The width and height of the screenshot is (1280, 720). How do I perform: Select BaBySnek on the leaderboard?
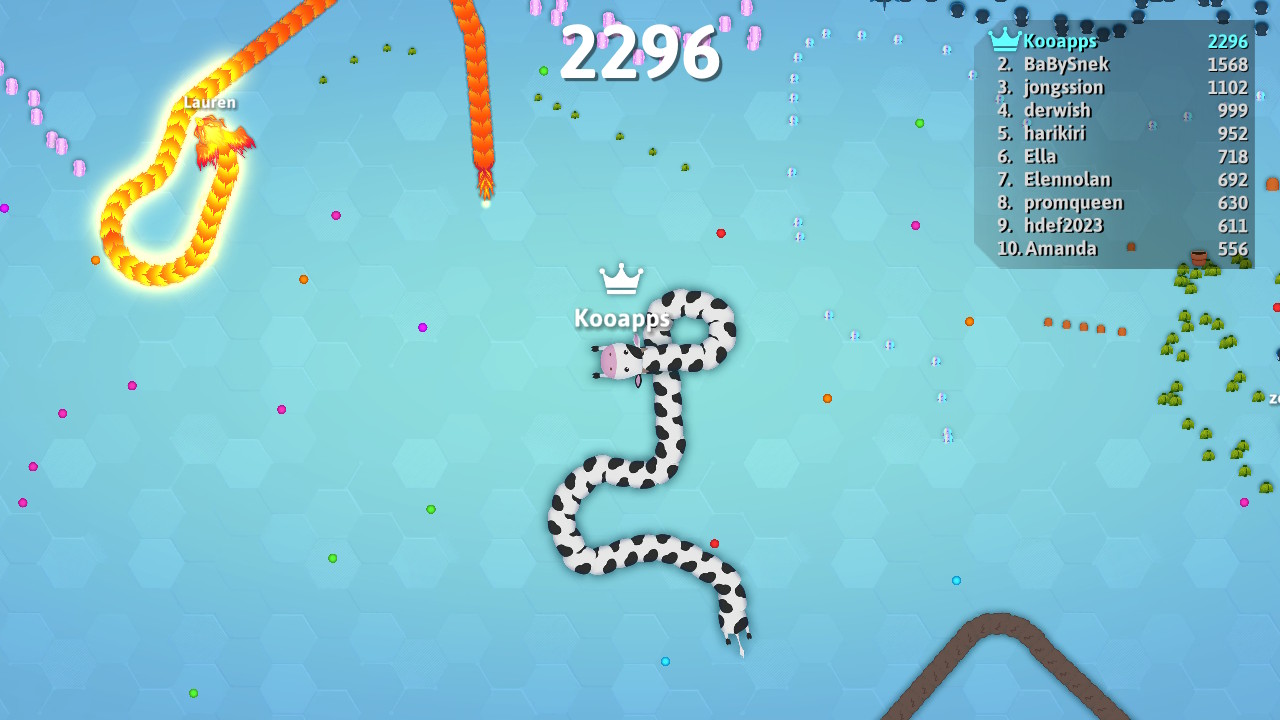pyautogui.click(x=1070, y=63)
